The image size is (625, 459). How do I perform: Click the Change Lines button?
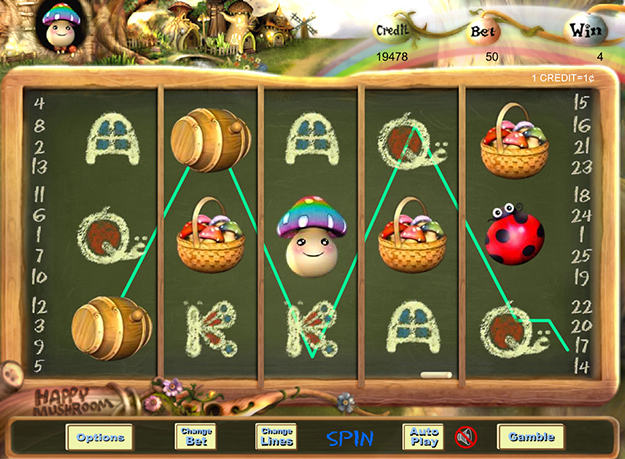coord(275,437)
